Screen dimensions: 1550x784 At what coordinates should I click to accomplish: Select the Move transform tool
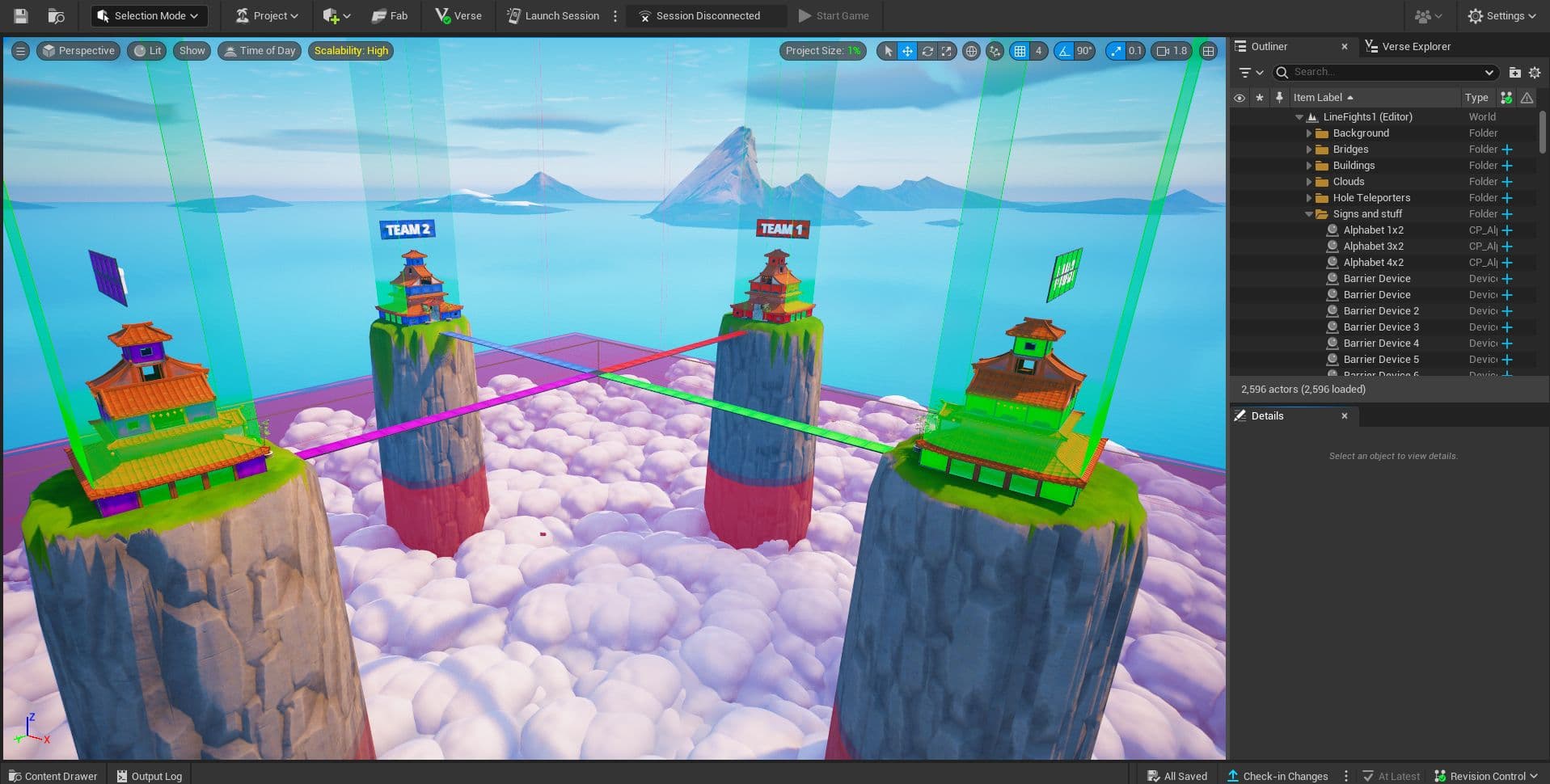[907, 50]
